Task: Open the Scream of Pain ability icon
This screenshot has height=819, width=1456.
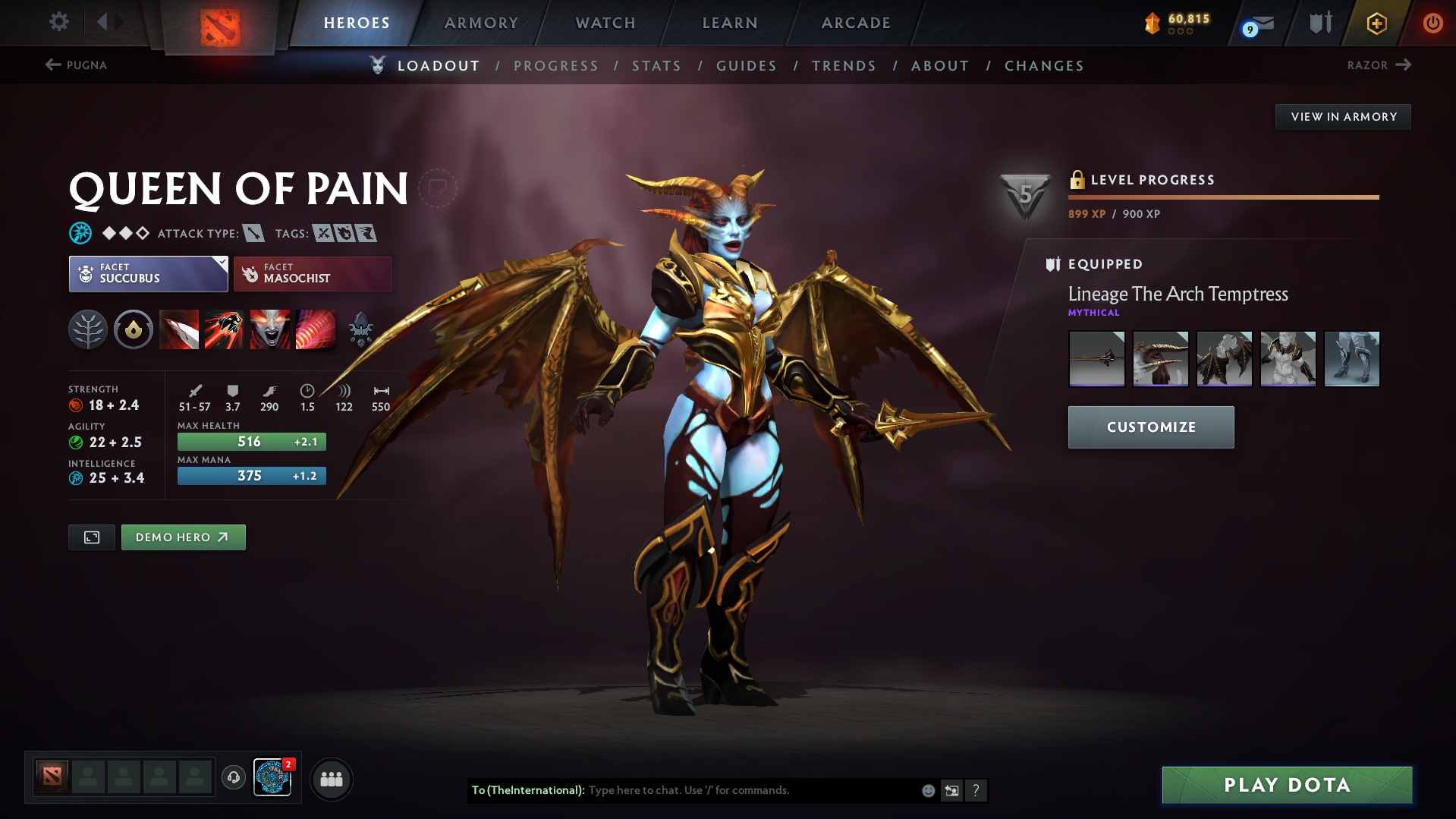Action: 270,329
